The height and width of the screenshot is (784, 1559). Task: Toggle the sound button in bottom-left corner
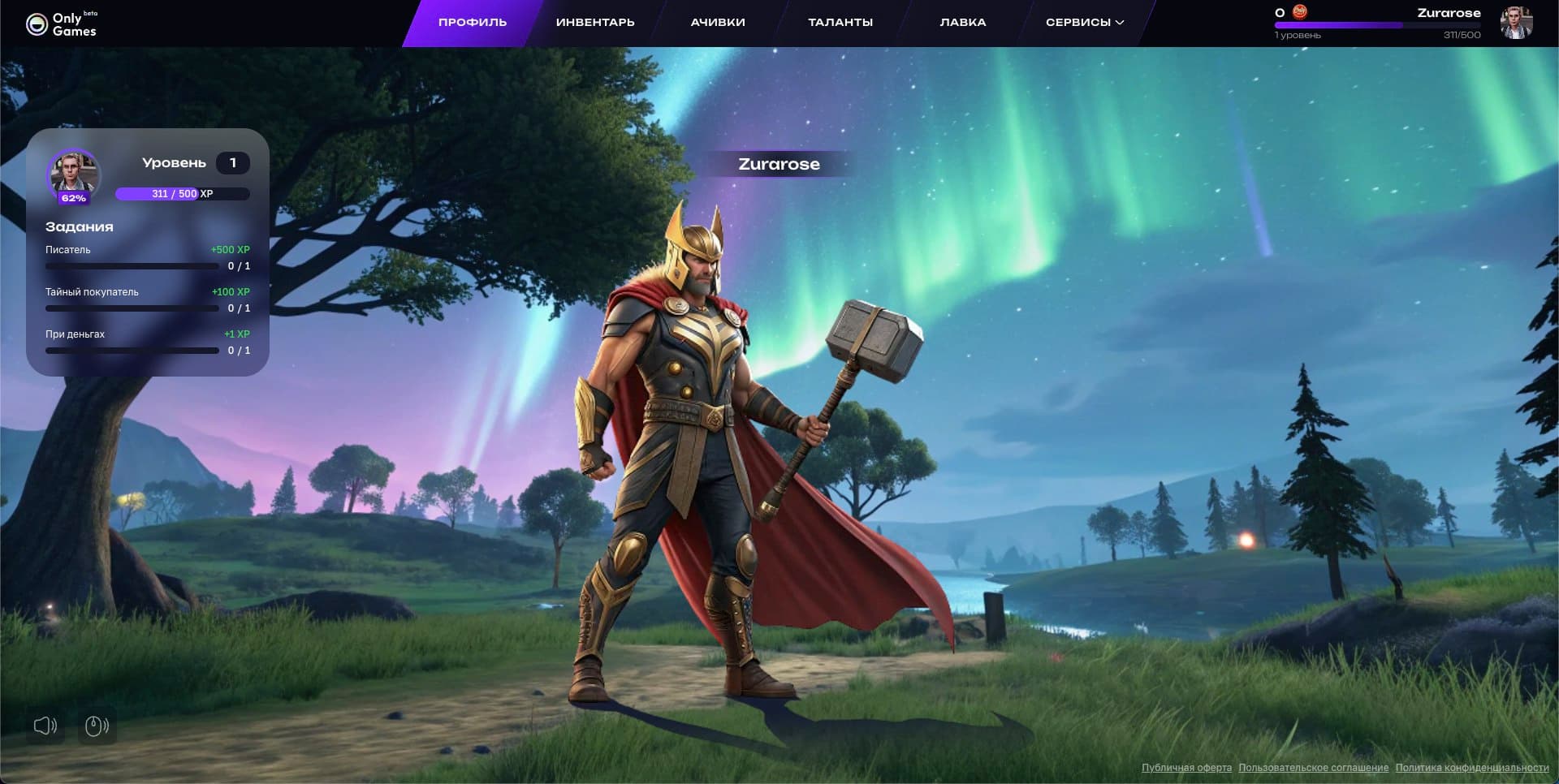coord(45,726)
